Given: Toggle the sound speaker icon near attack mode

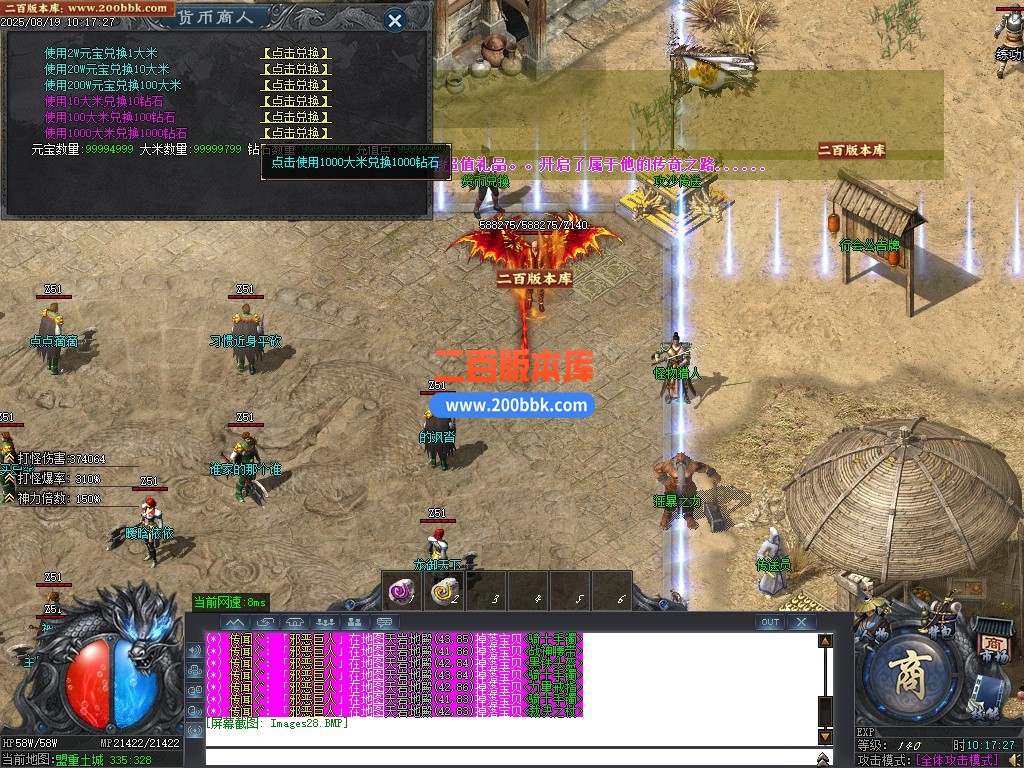Looking at the screenshot, I should (x=1014, y=760).
